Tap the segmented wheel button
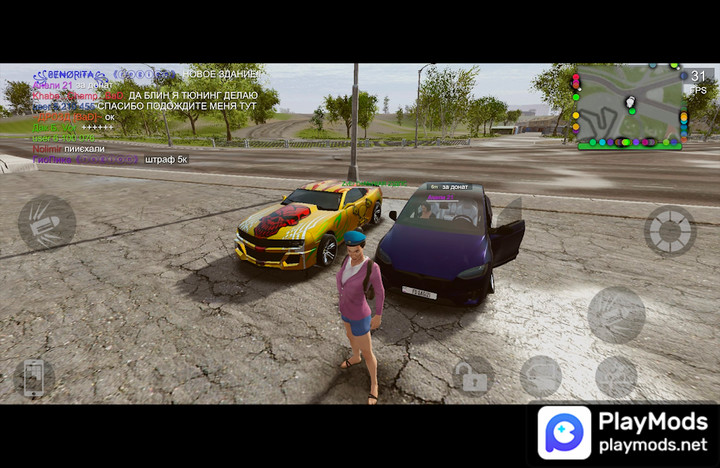 (669, 231)
